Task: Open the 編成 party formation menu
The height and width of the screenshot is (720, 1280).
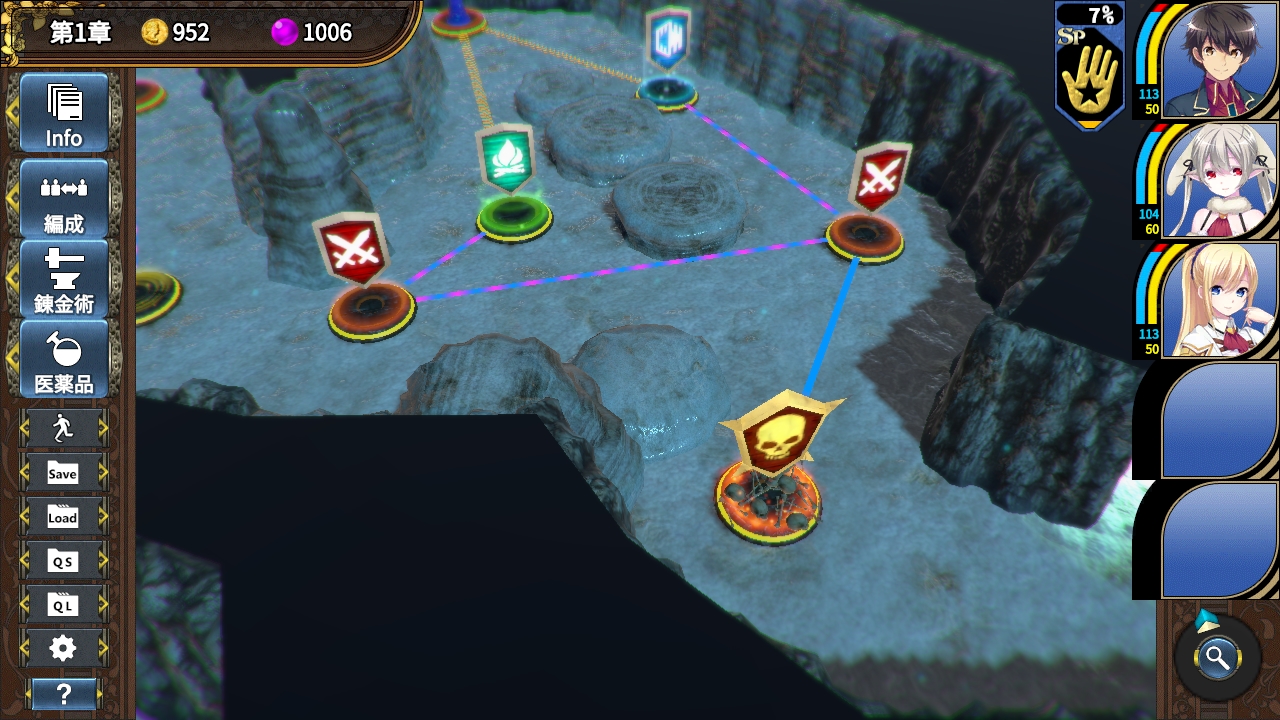Action: (63, 197)
